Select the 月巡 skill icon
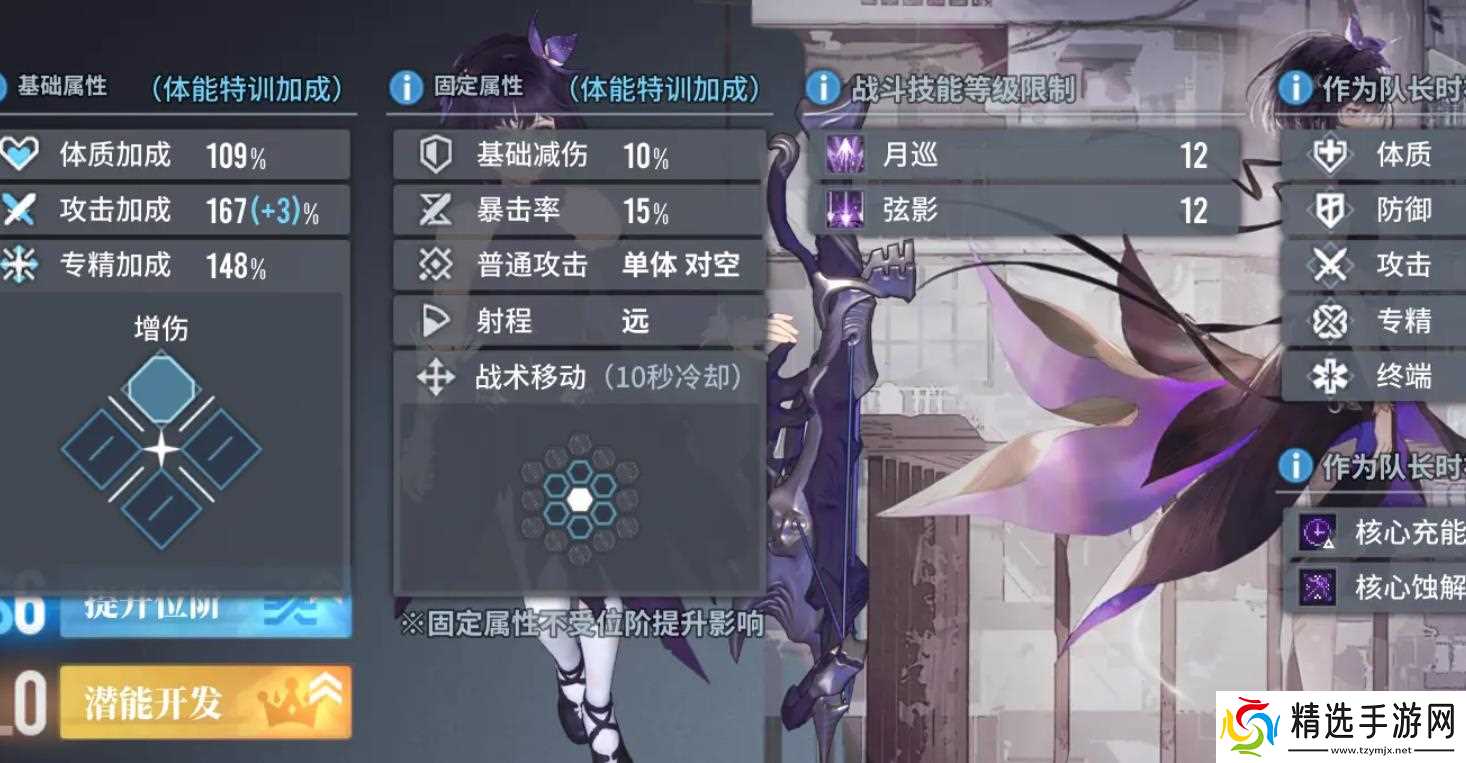 click(845, 156)
